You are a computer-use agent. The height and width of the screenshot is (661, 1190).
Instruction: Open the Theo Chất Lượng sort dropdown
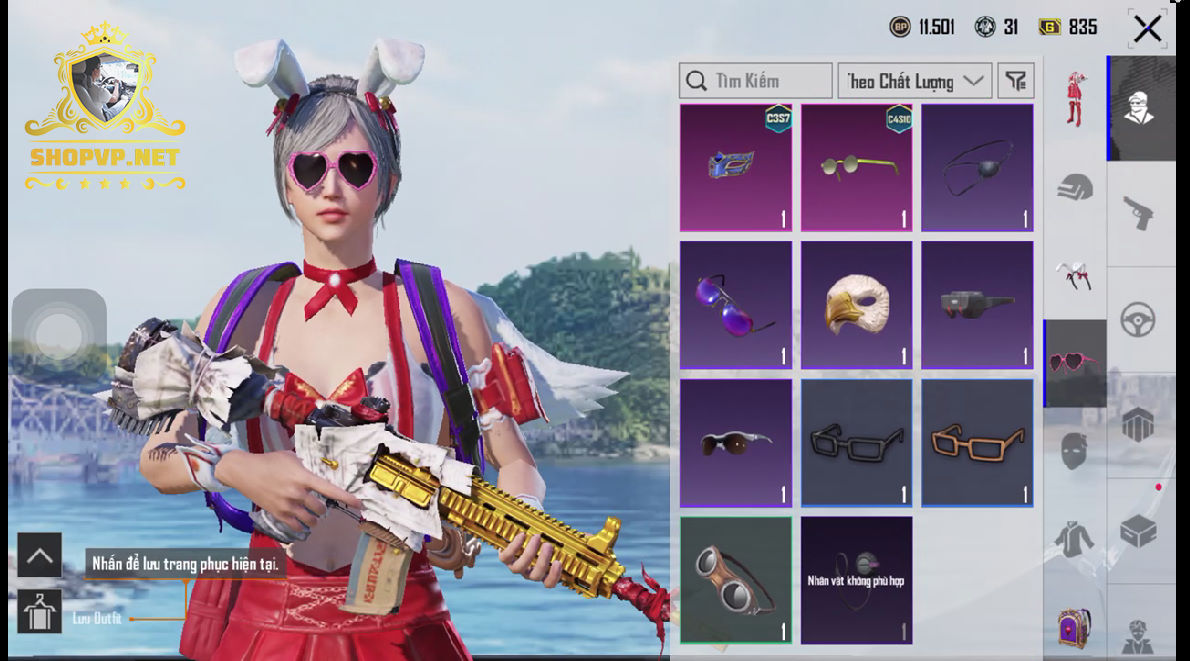coord(914,81)
